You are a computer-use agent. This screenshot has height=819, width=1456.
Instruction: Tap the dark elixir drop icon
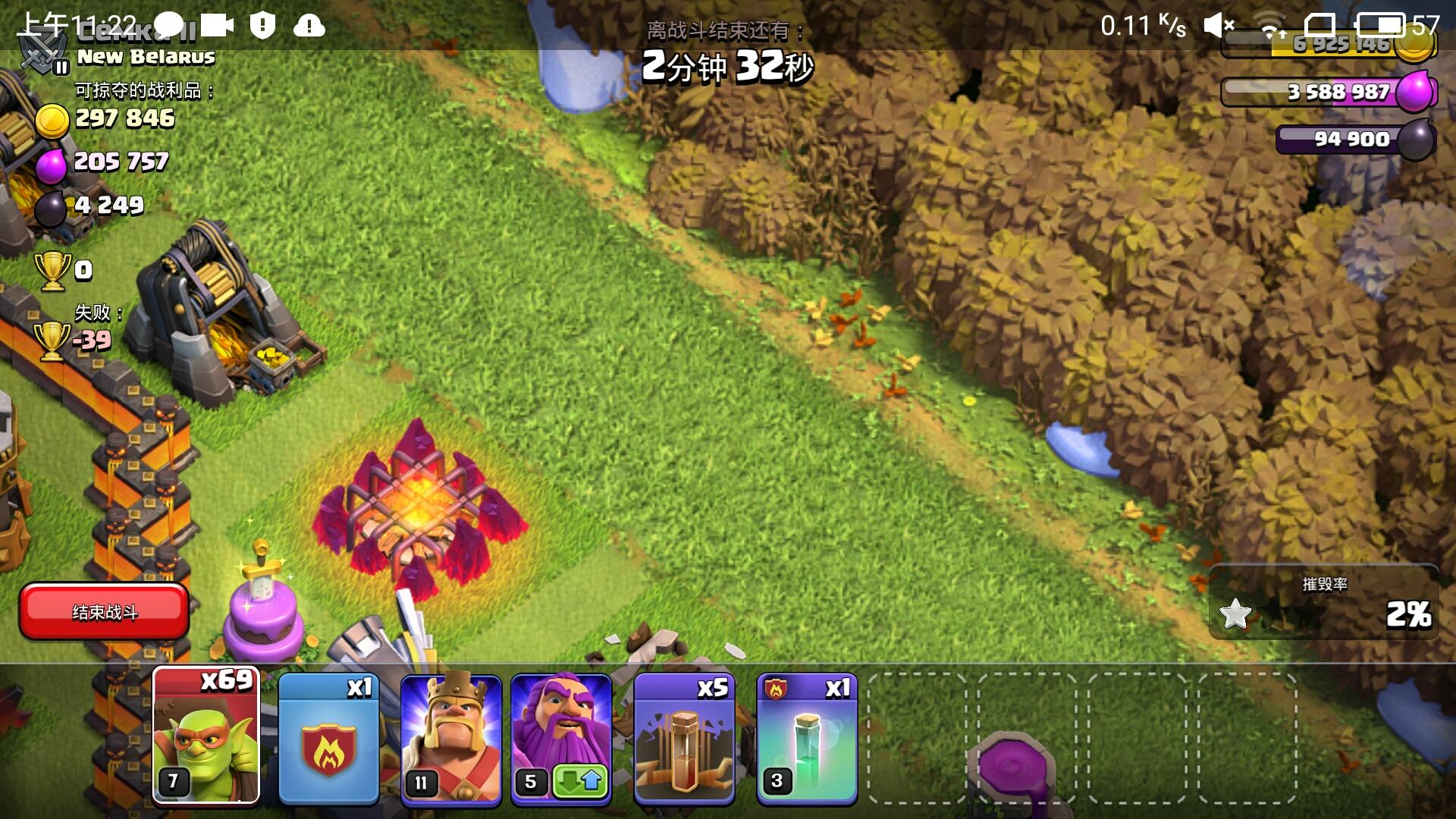pos(1422,139)
